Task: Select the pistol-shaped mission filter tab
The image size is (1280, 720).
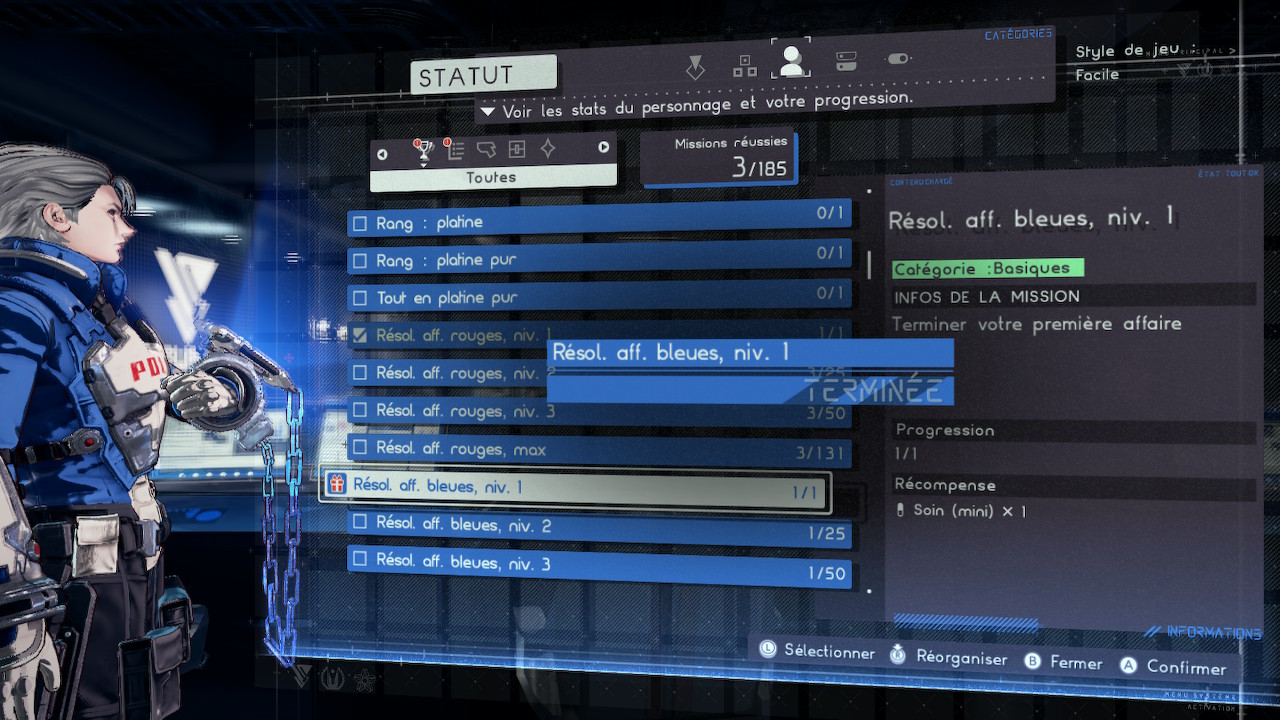Action: (487, 150)
